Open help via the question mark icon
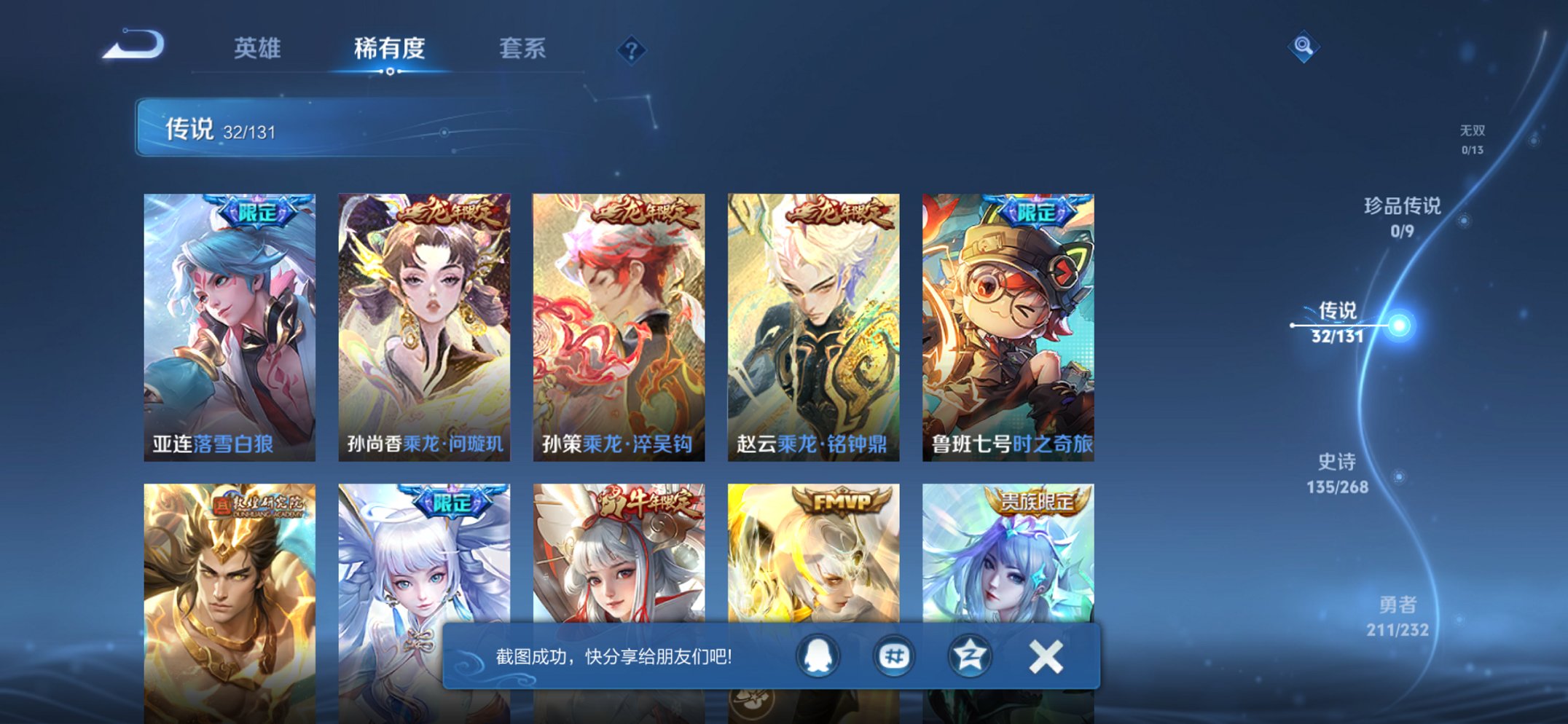1568x724 pixels. [631, 50]
